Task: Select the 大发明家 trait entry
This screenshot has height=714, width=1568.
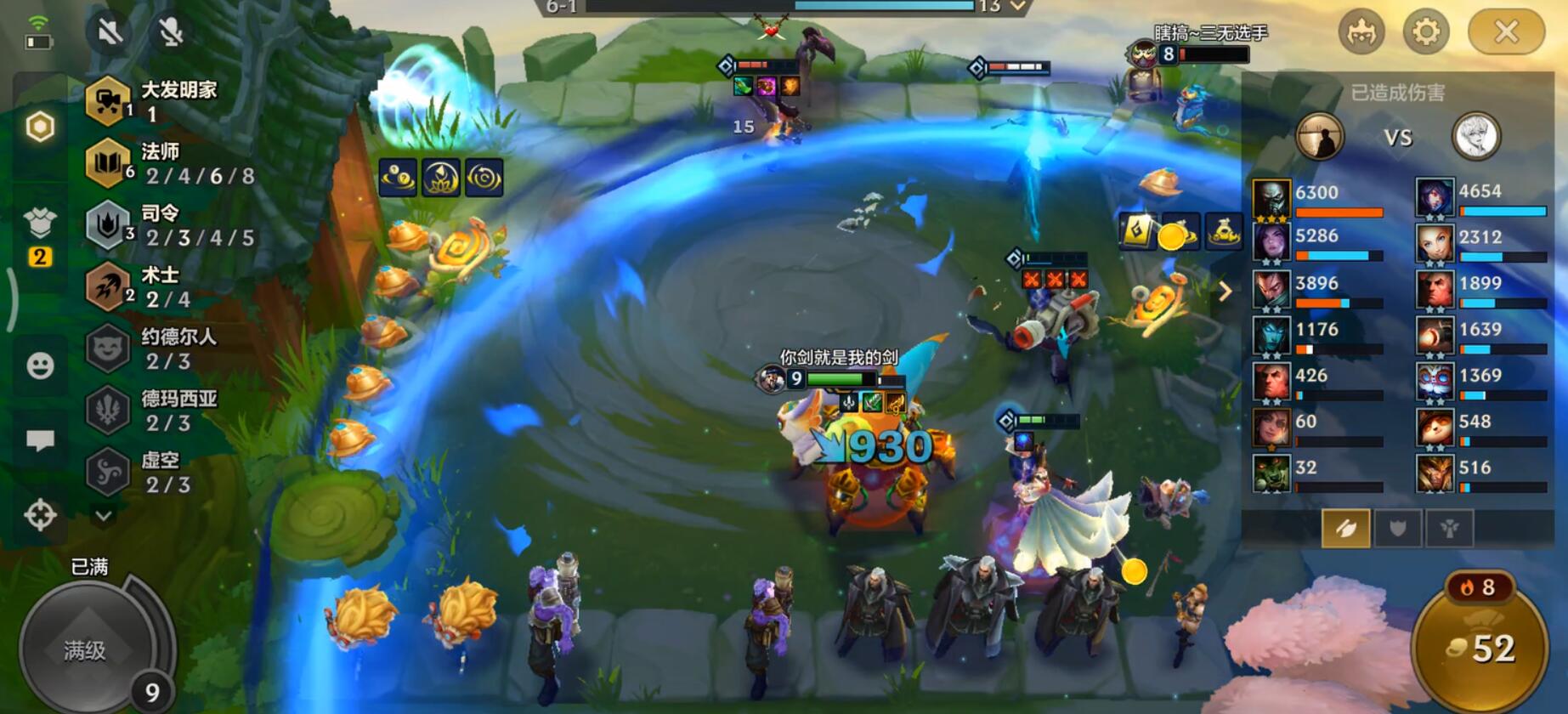Action: [x=153, y=100]
